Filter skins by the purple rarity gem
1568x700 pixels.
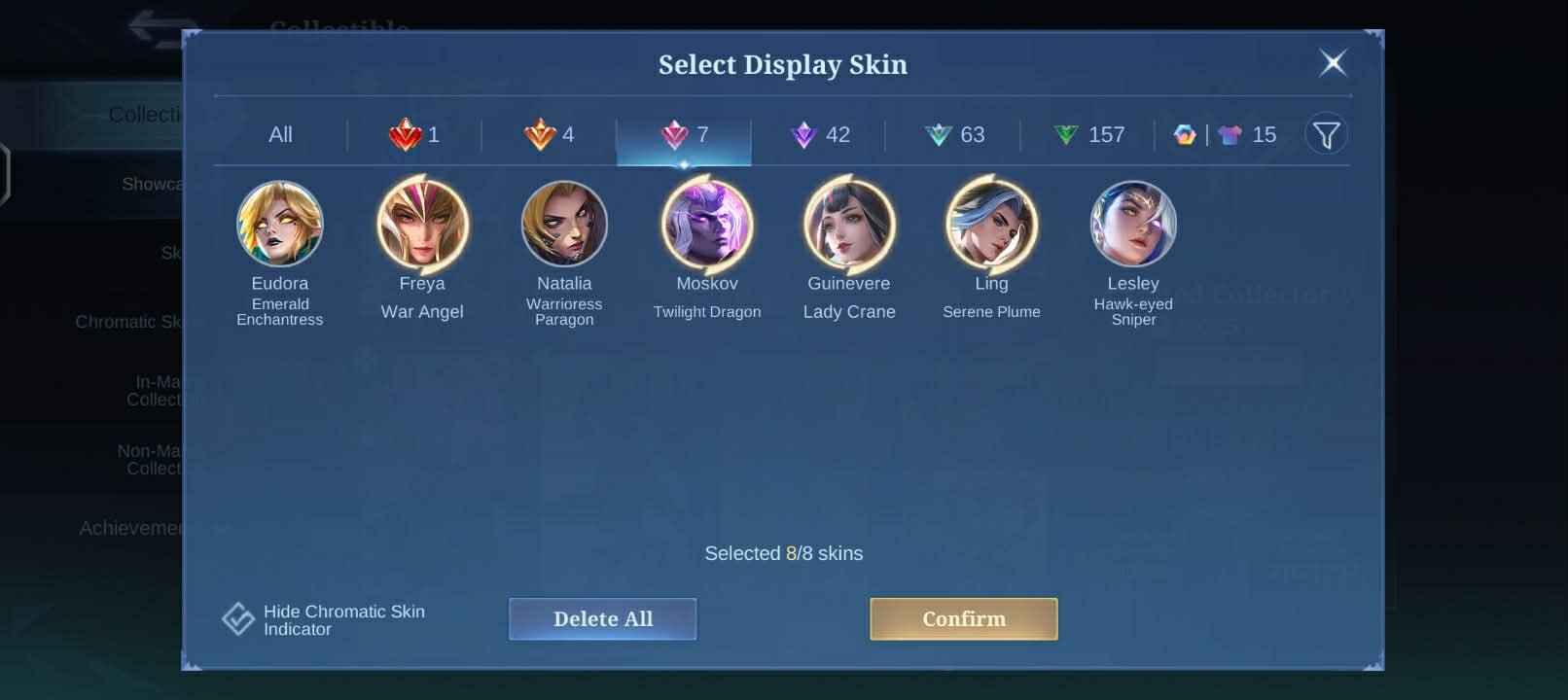(820, 135)
